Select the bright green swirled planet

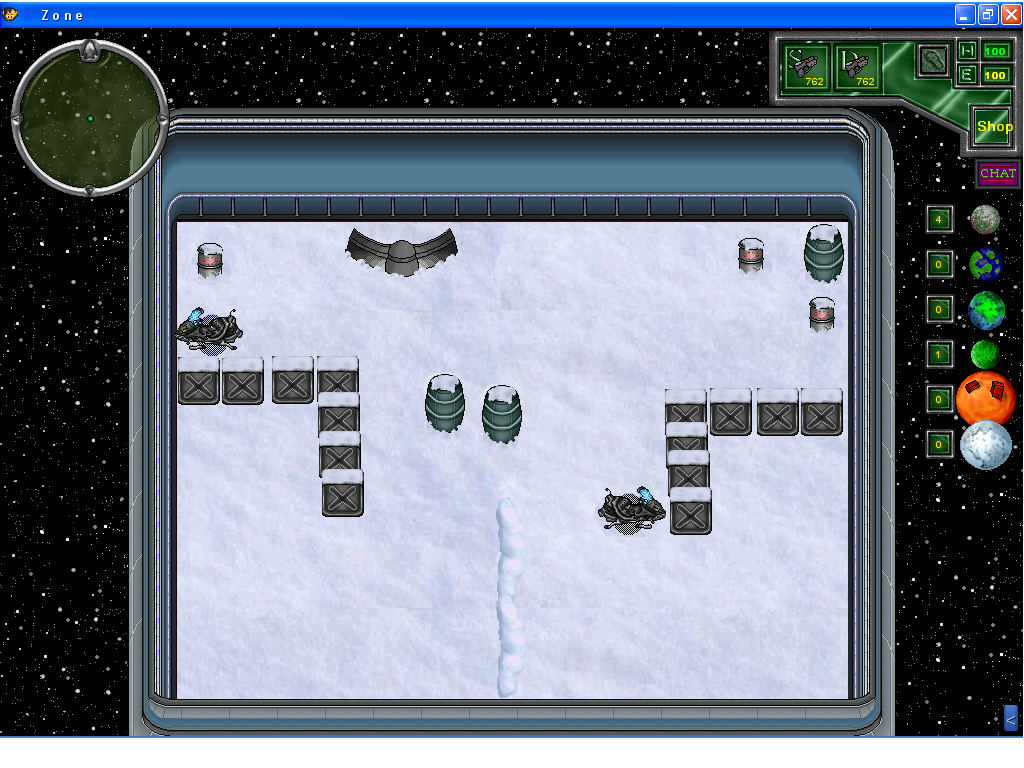pyautogui.click(x=986, y=310)
